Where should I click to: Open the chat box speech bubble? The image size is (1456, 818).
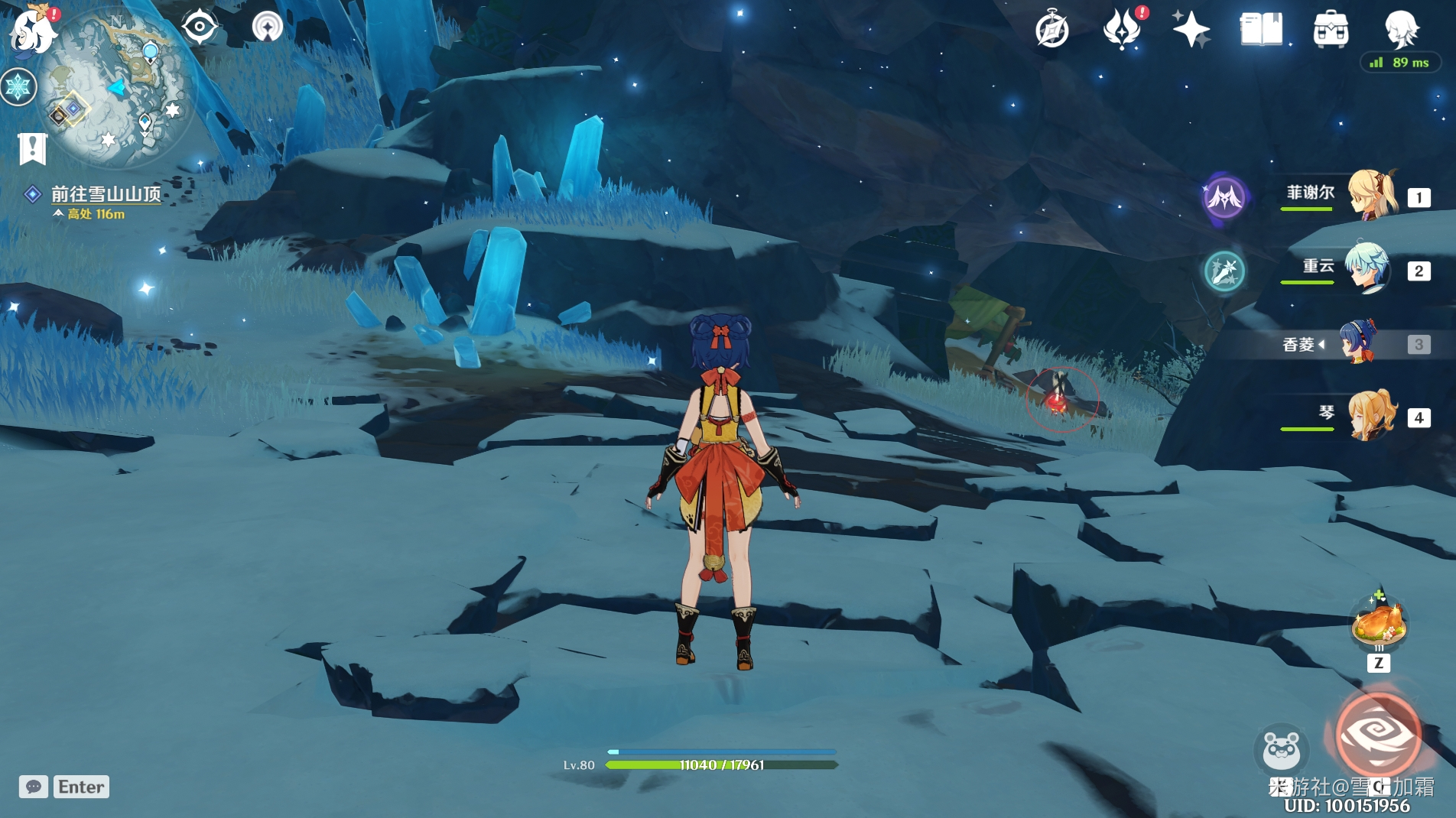pos(34,787)
